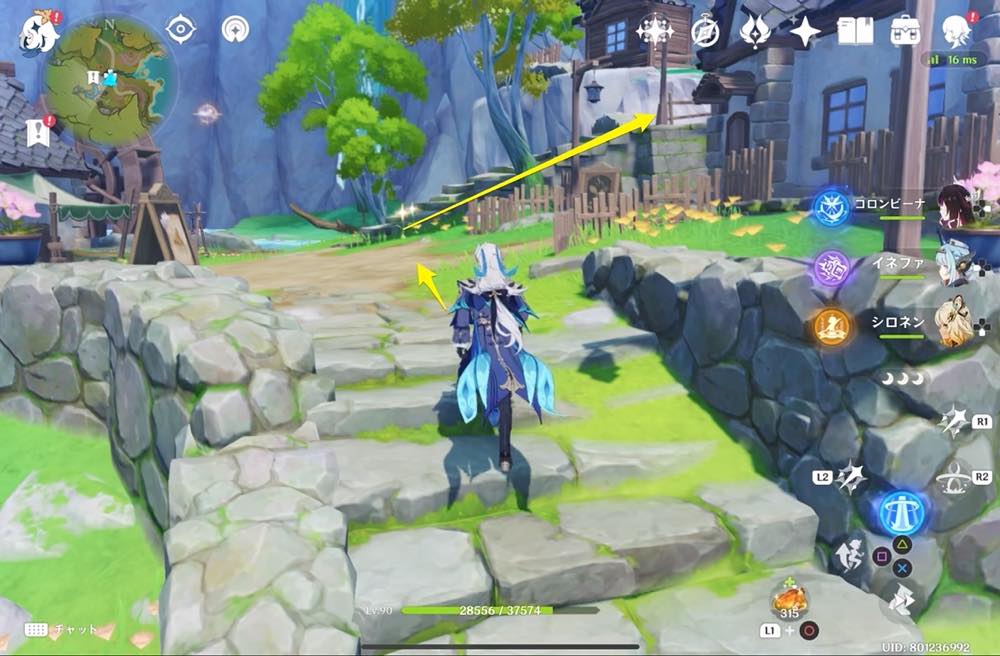
Task: Open the character portrait icon with alert
Action: 958,32
